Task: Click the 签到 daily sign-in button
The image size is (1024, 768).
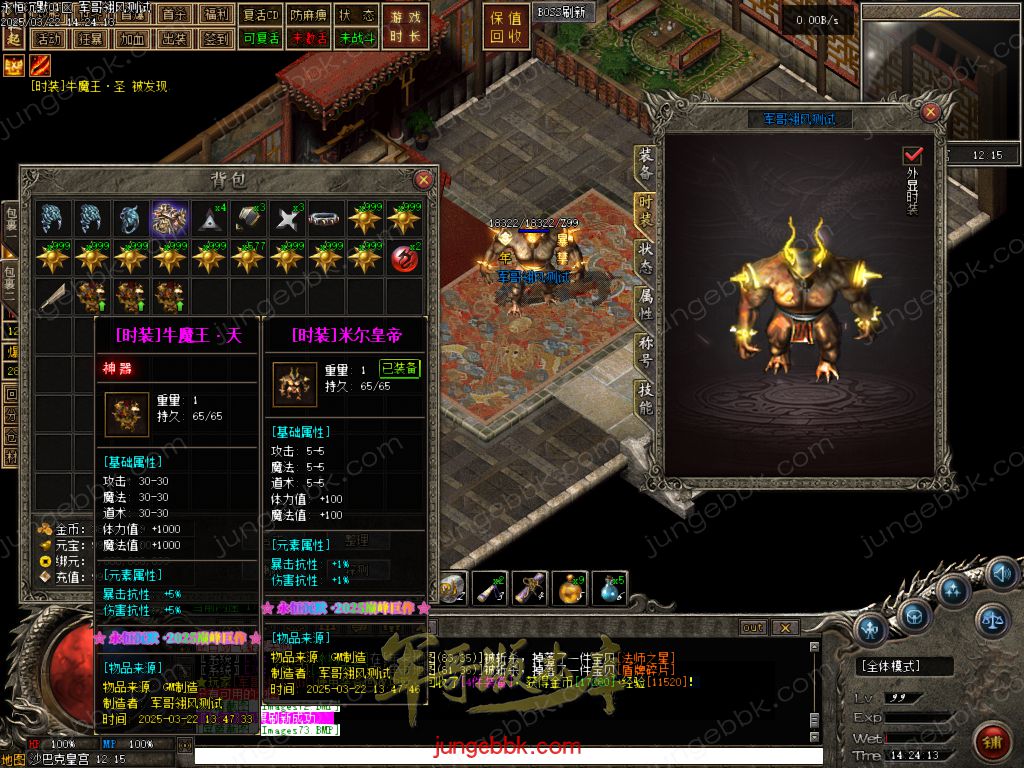Action: [215, 39]
